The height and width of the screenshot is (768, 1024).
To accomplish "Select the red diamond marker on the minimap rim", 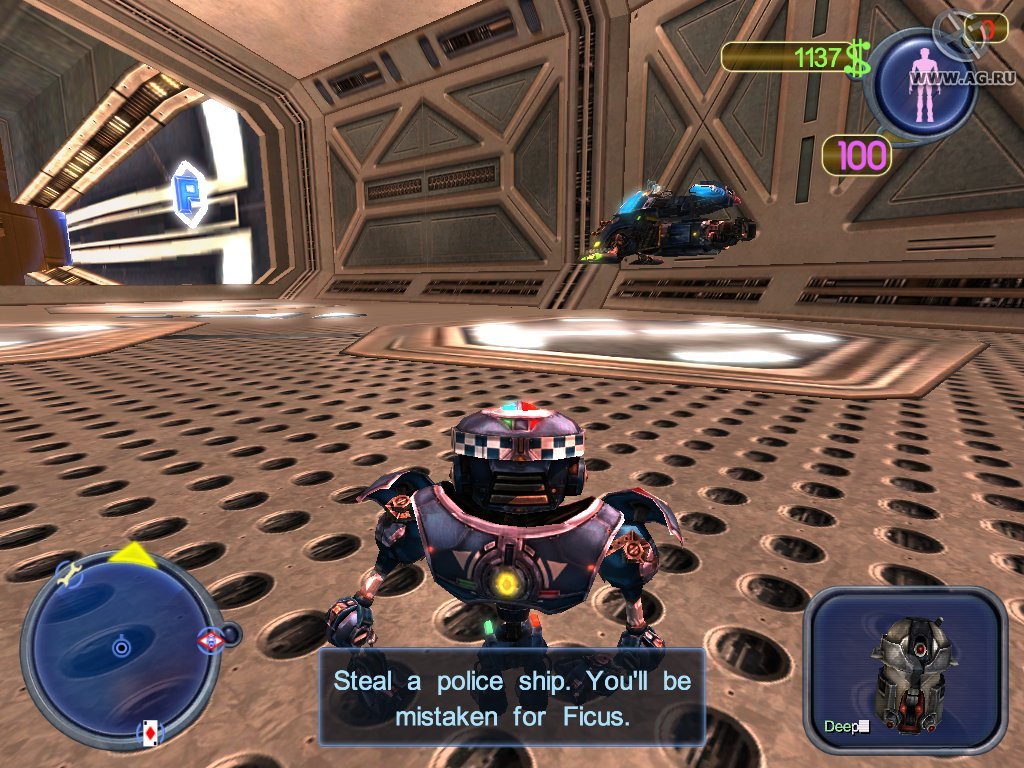I will (210, 640).
